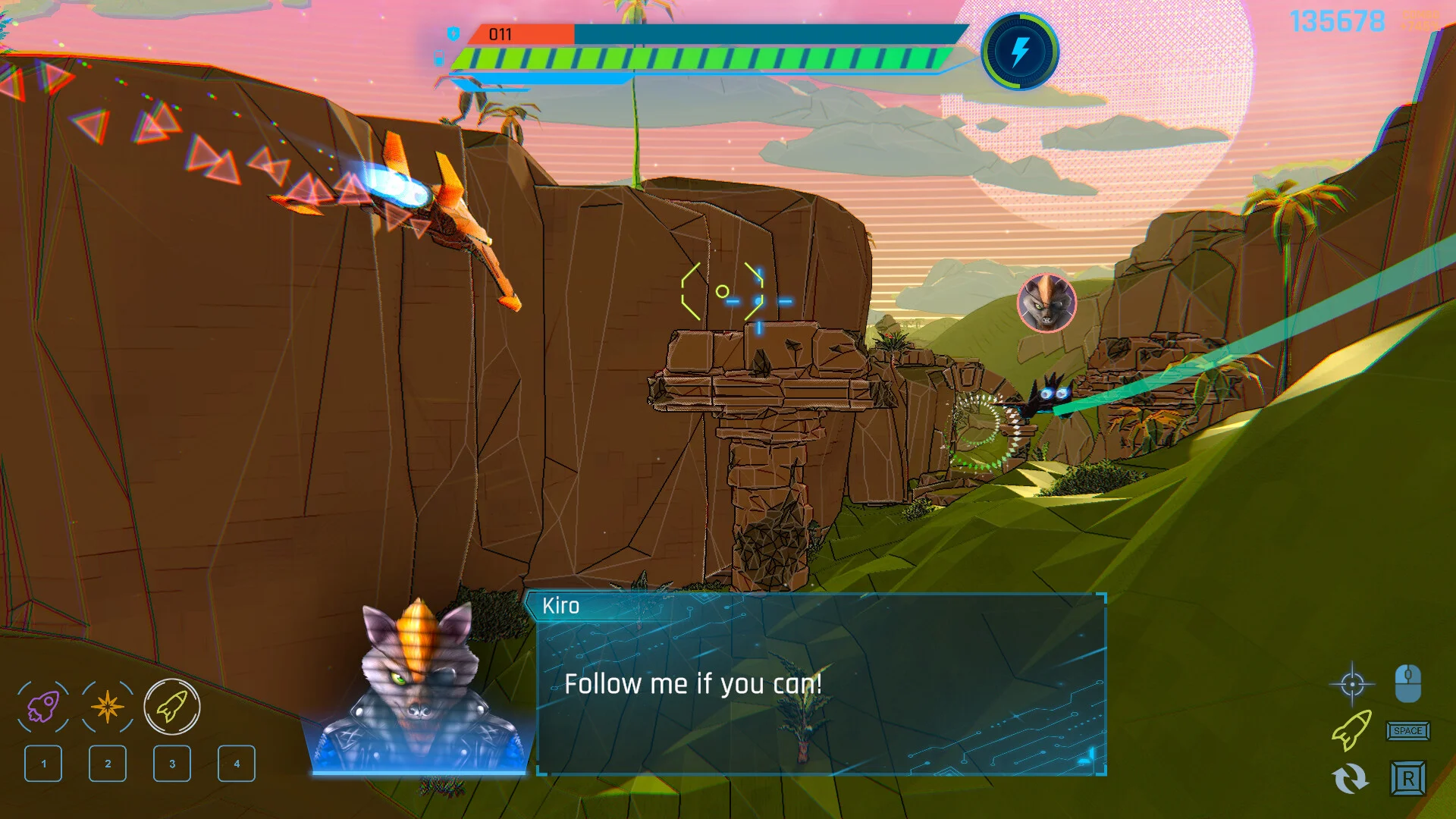This screenshot has height=819, width=1456.
Task: Activate the circled green rocket weapon
Action: (172, 707)
